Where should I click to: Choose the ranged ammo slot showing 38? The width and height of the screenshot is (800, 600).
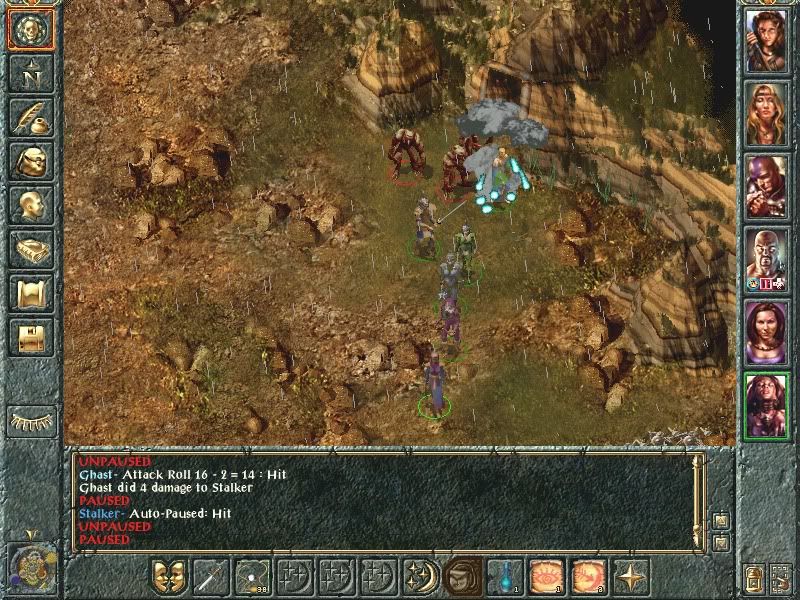[x=252, y=576]
